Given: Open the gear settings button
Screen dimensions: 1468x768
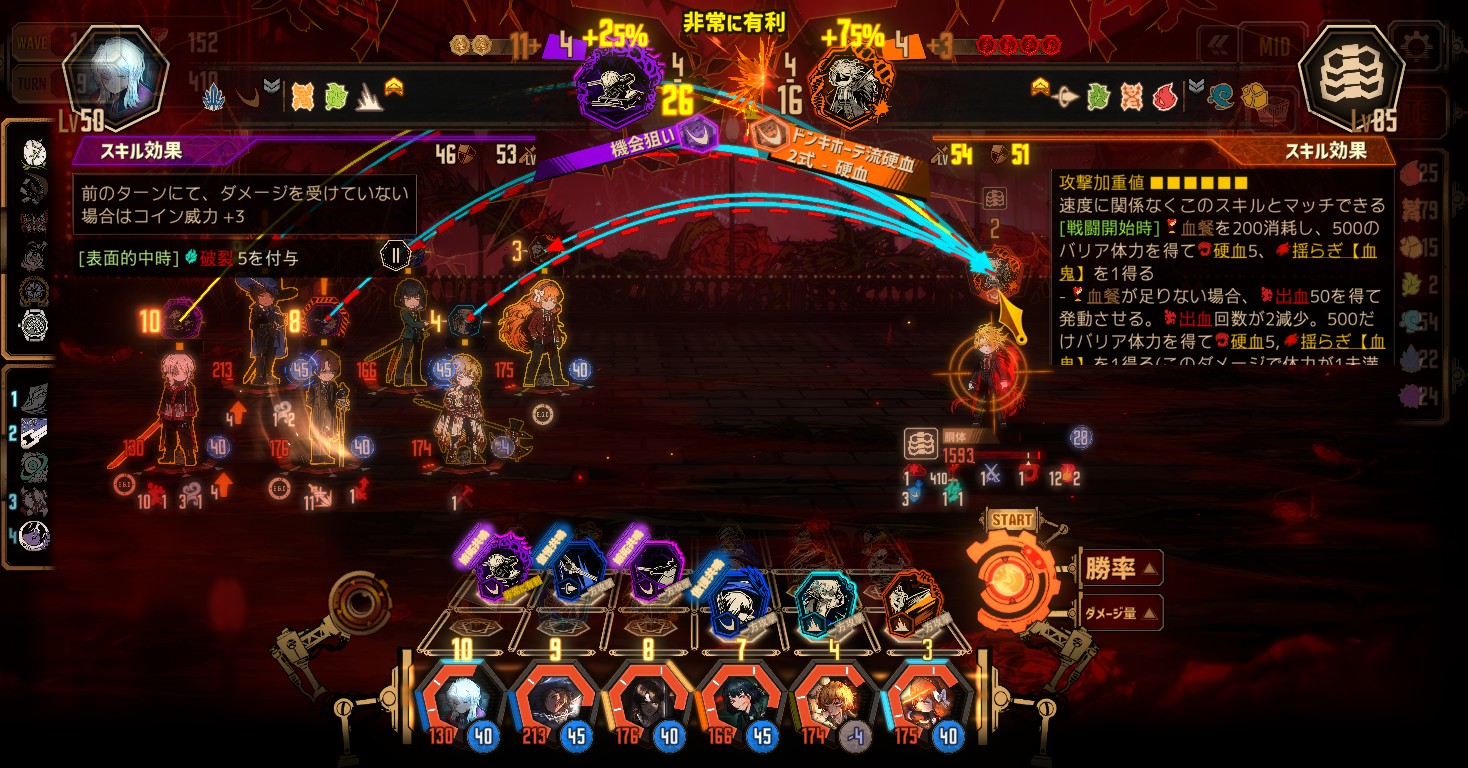Looking at the screenshot, I should tap(1415, 46).
